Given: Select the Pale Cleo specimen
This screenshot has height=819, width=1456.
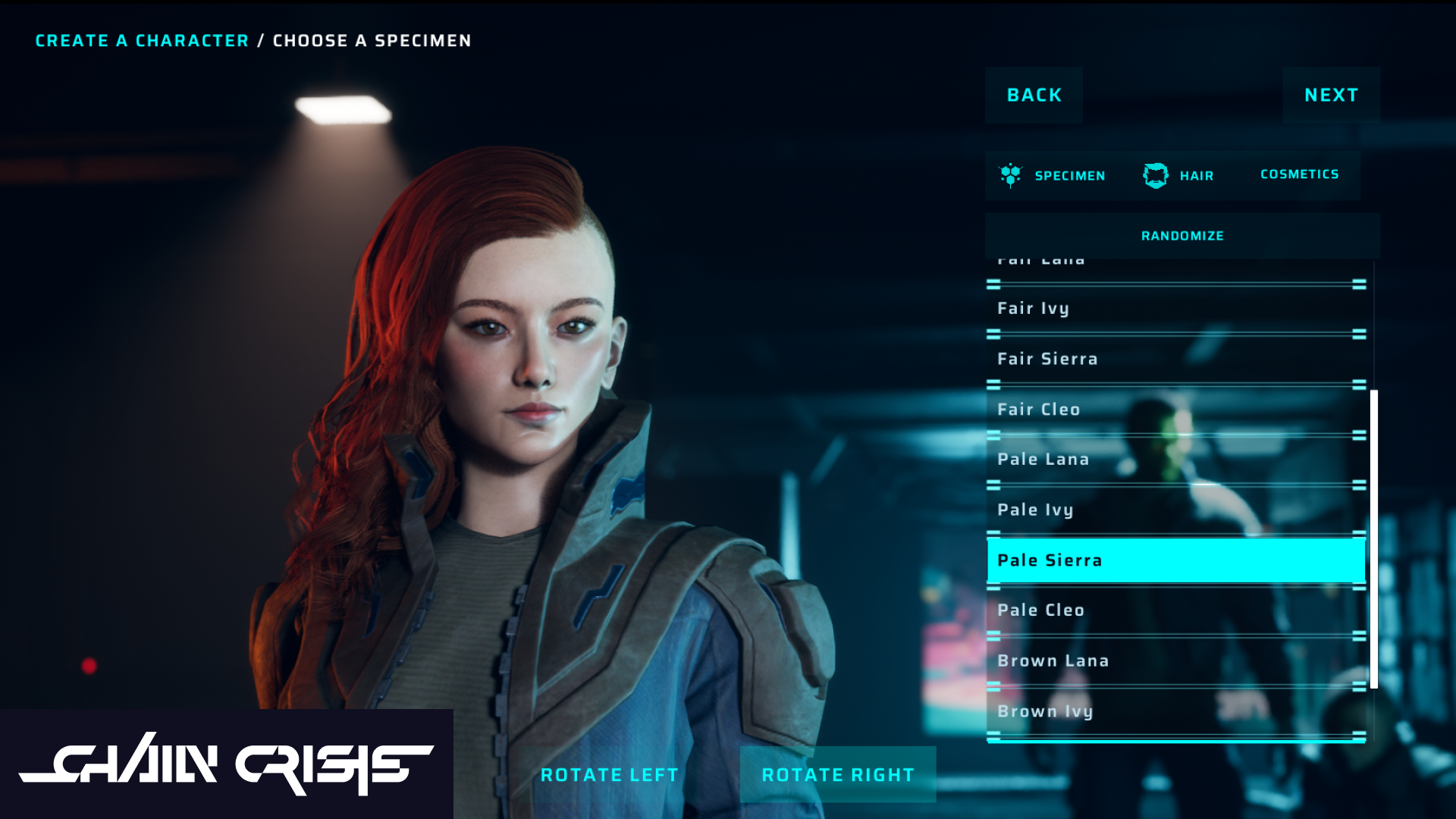Looking at the screenshot, I should click(x=1175, y=610).
